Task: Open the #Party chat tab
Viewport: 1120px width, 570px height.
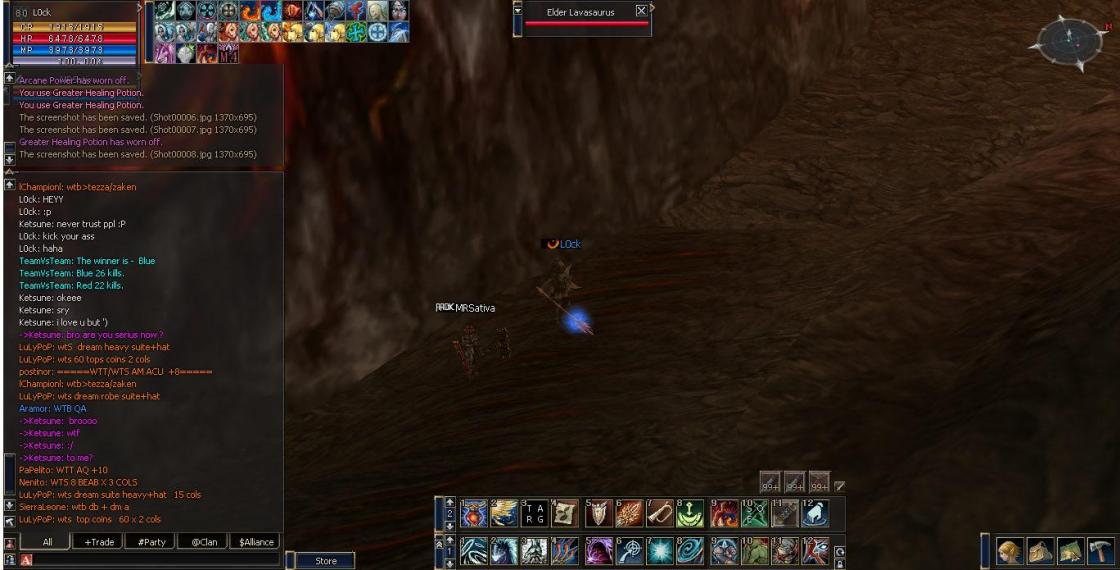Action: coord(152,542)
